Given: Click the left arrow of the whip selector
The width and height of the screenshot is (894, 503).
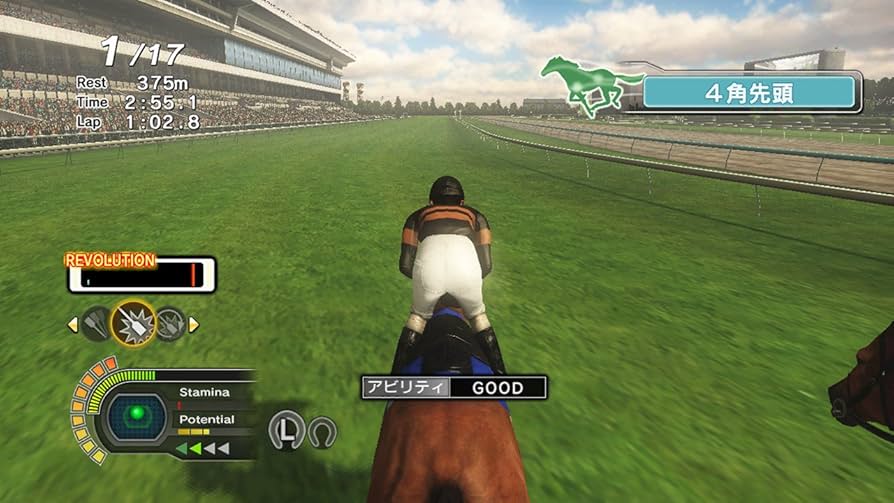Looking at the screenshot, I should 72,324.
